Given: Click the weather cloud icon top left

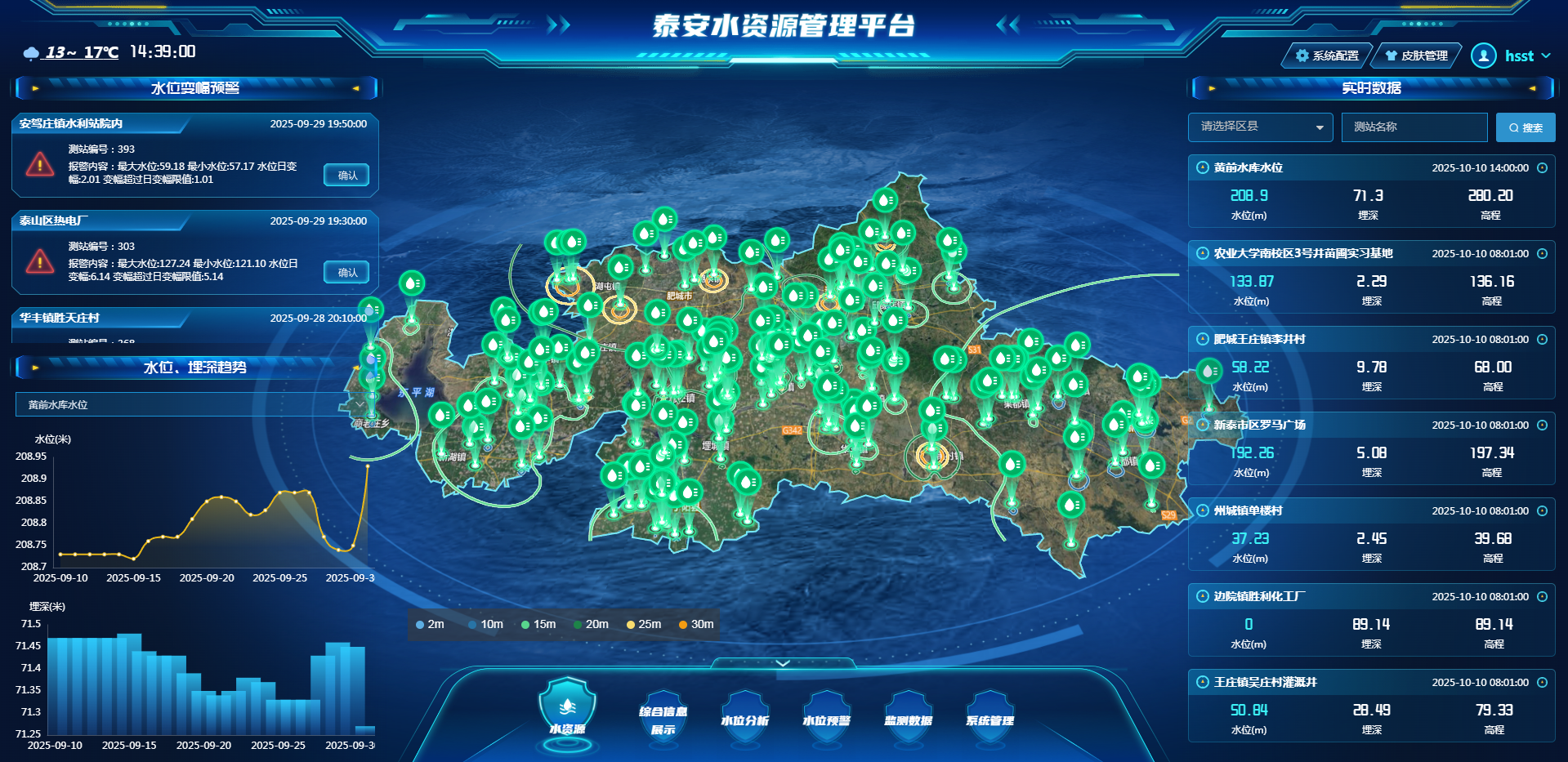Looking at the screenshot, I should [x=31, y=51].
